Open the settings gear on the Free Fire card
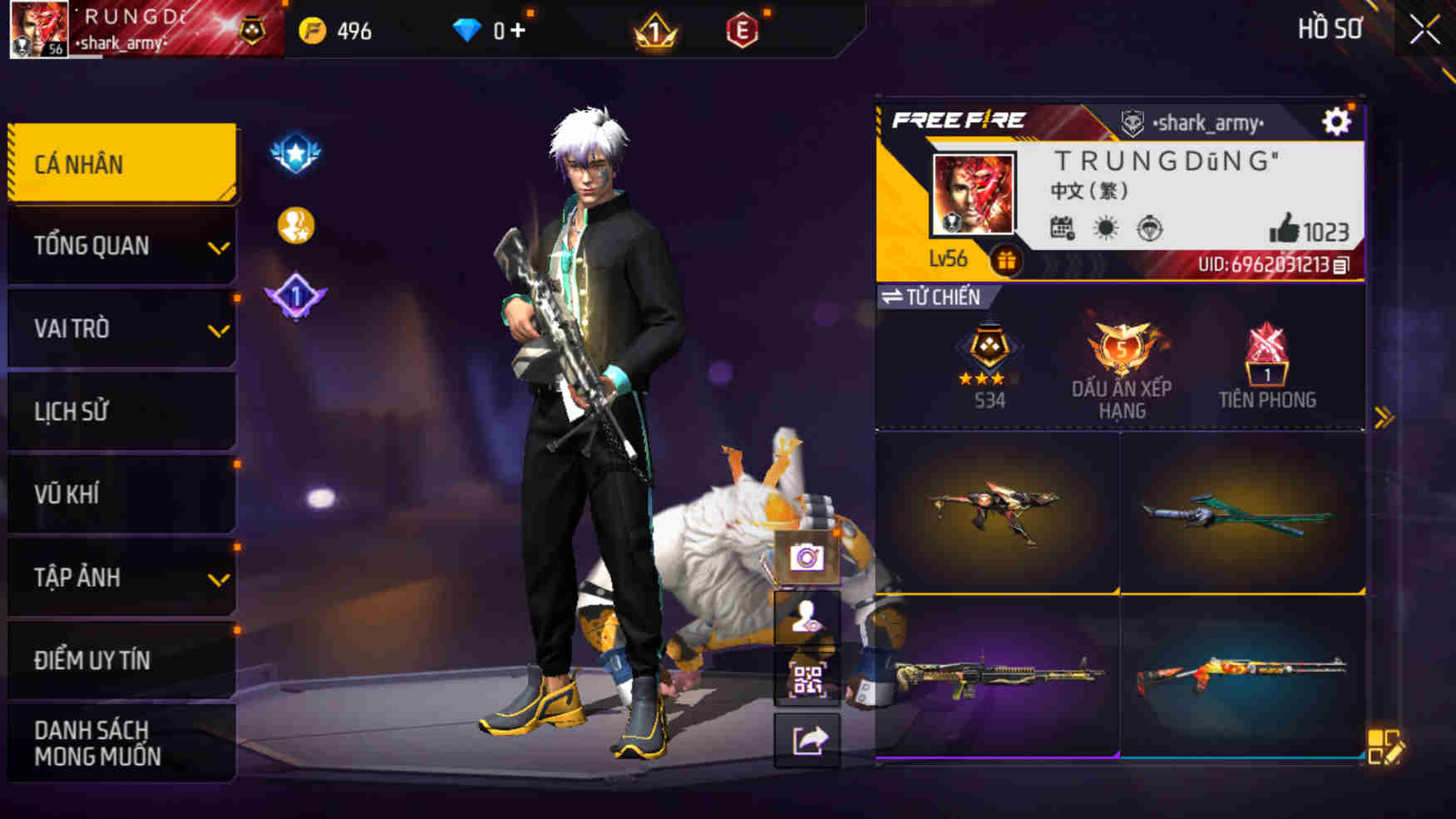Screen dimensions: 1456x819 [1335, 121]
